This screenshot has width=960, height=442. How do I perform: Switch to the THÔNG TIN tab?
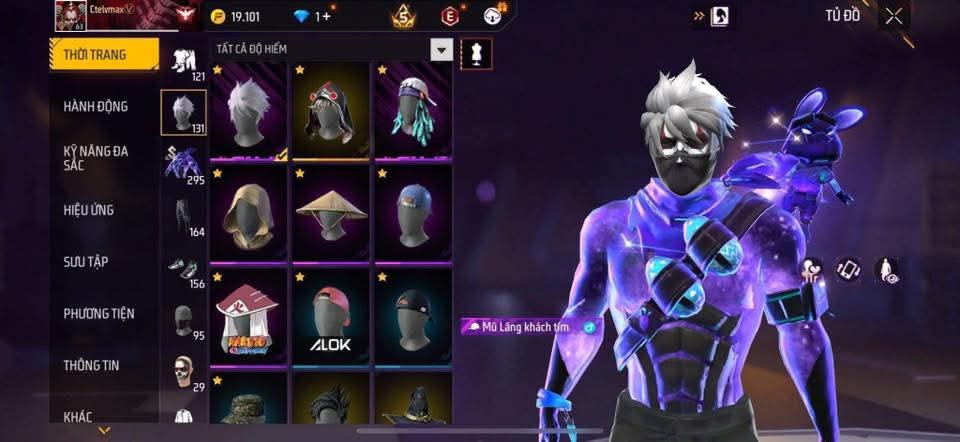(92, 365)
